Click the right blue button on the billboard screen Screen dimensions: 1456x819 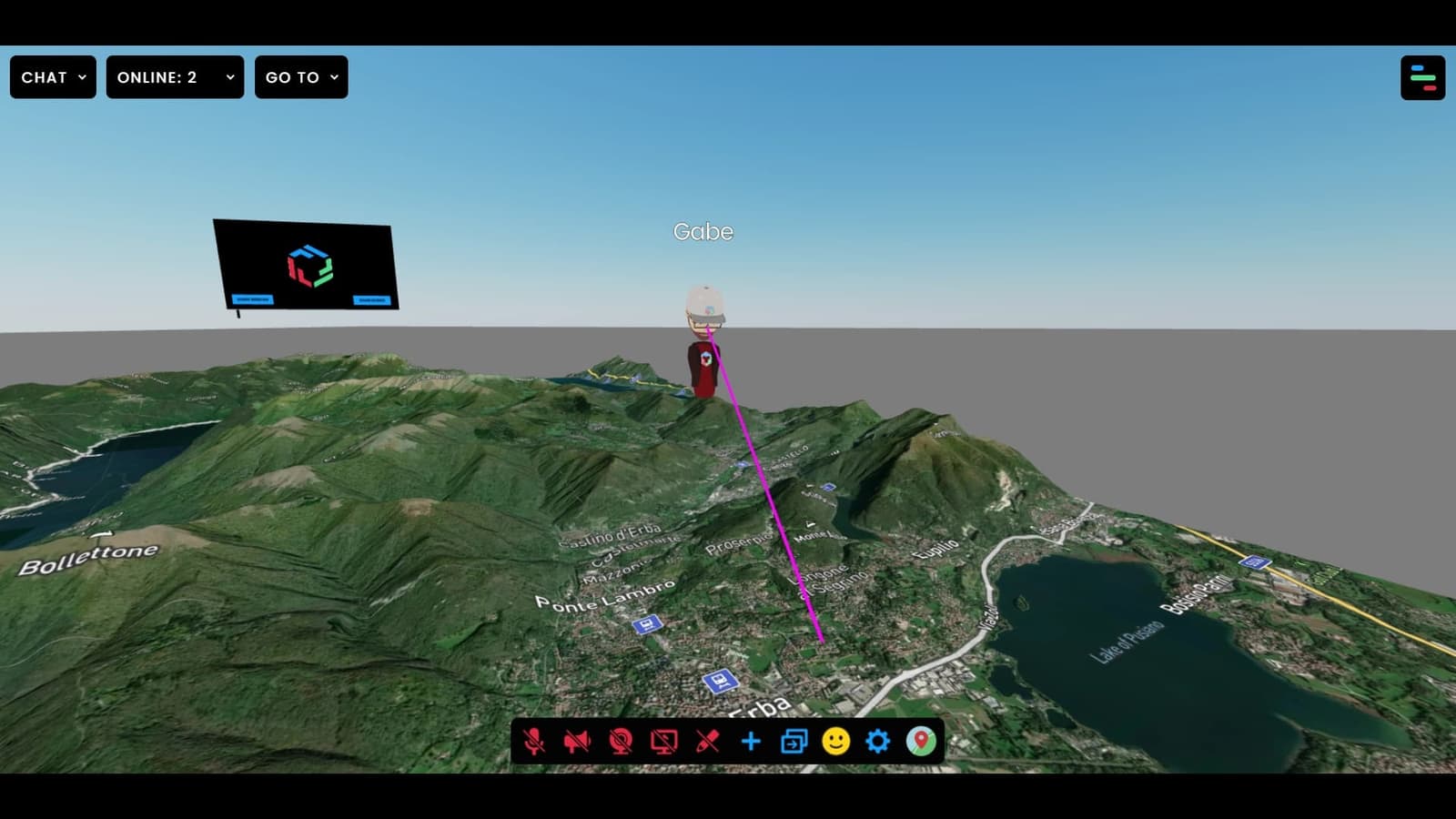(x=372, y=300)
